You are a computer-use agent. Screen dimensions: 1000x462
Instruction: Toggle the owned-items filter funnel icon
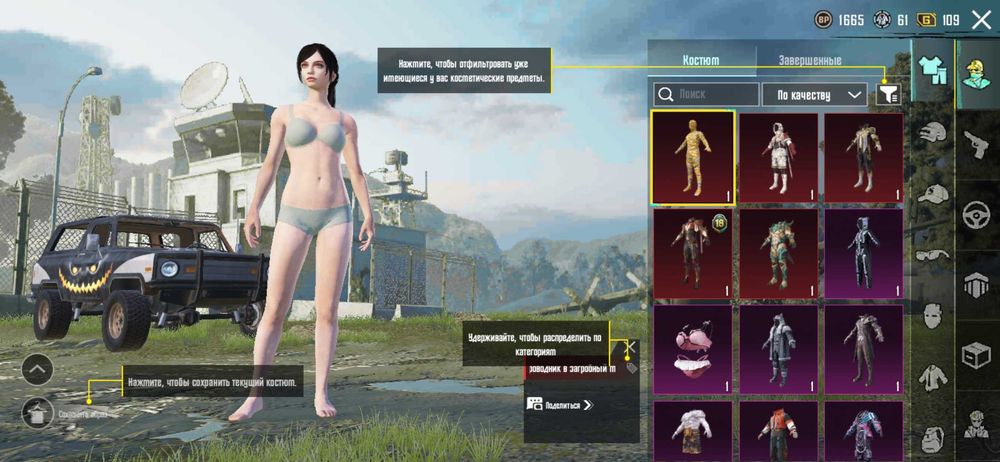click(x=887, y=94)
